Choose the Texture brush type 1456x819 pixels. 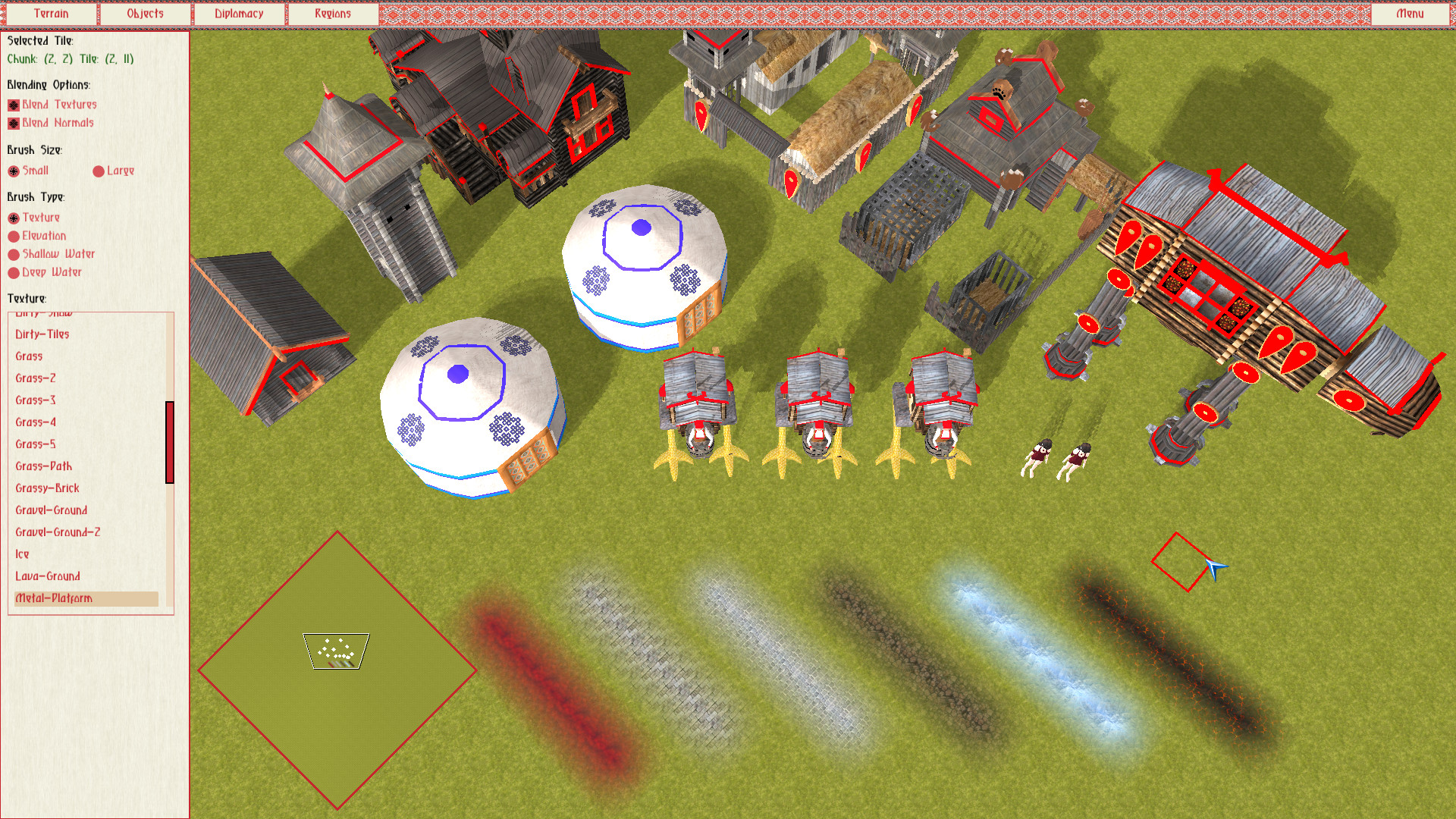click(13, 218)
